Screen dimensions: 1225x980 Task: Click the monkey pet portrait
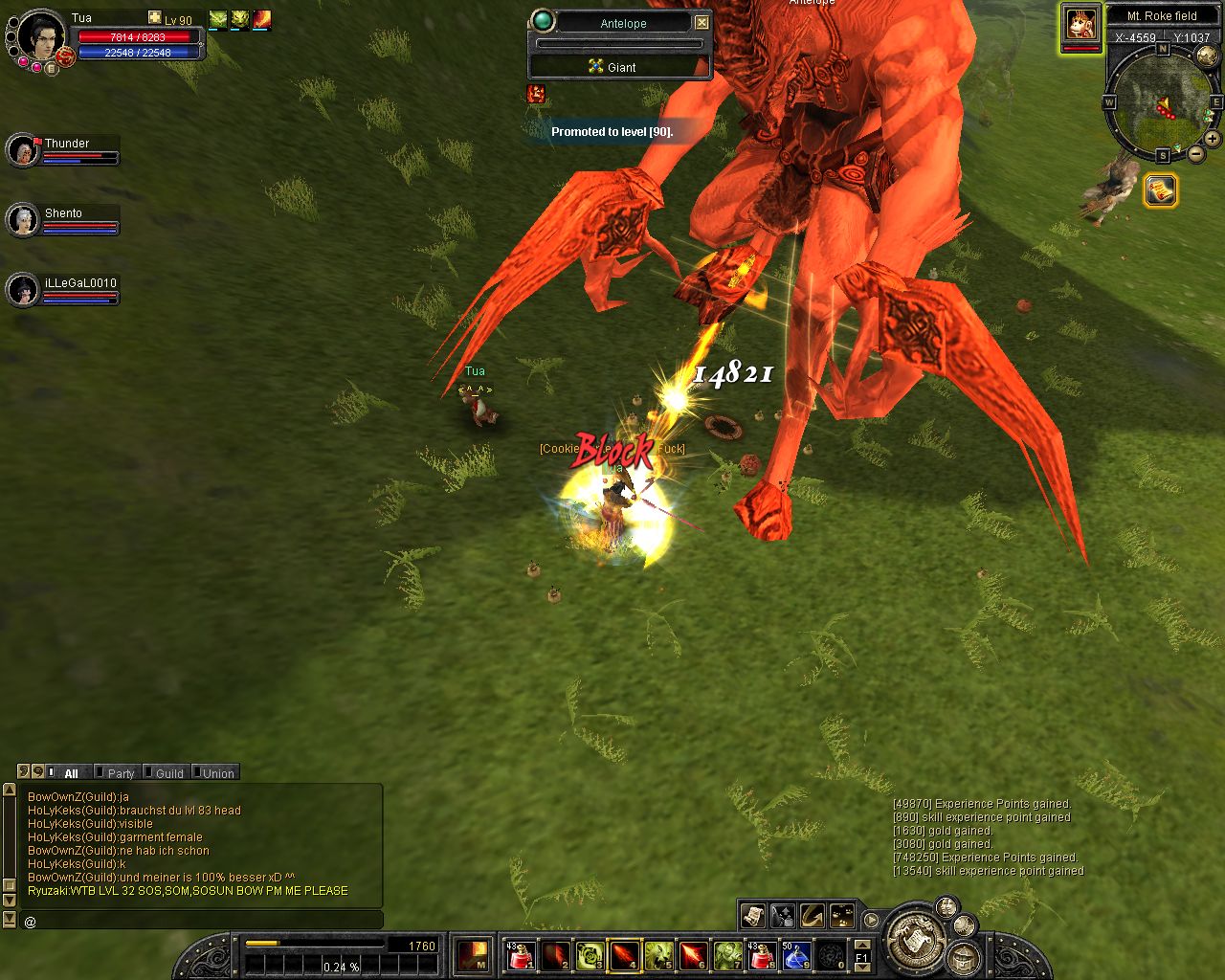tap(1081, 24)
